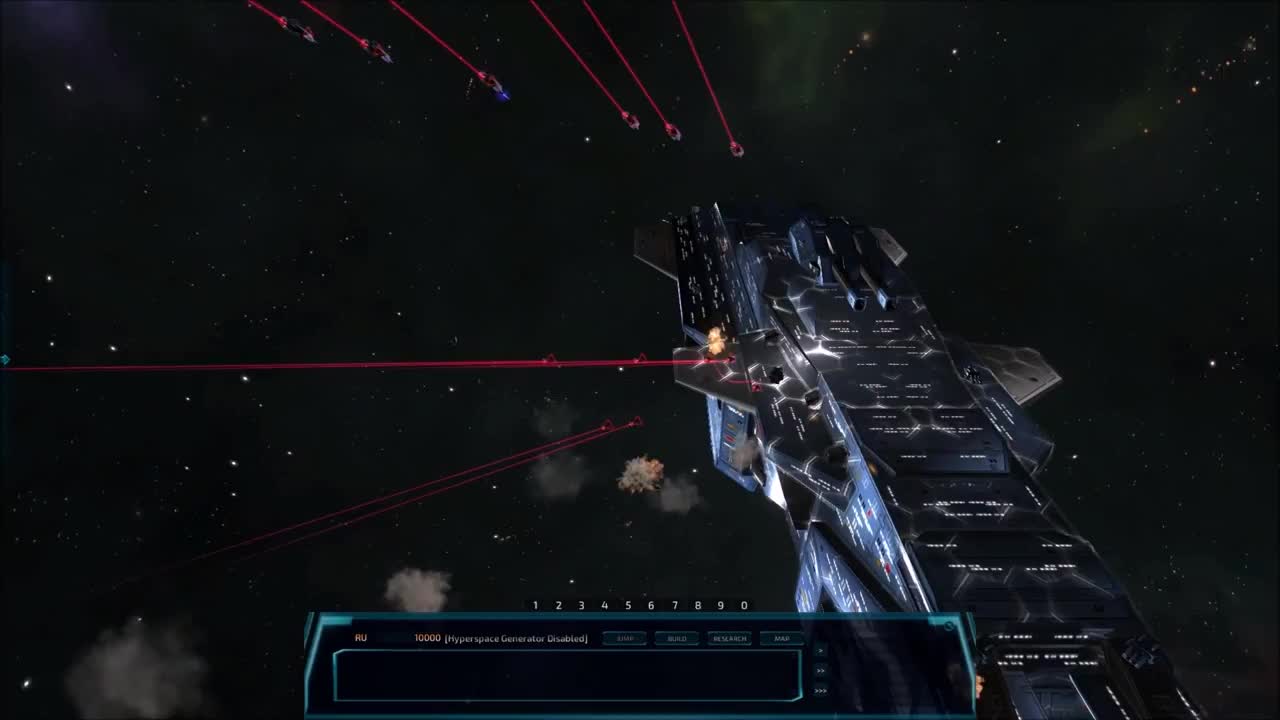
Task: Open the Research panel
Action: pos(730,637)
